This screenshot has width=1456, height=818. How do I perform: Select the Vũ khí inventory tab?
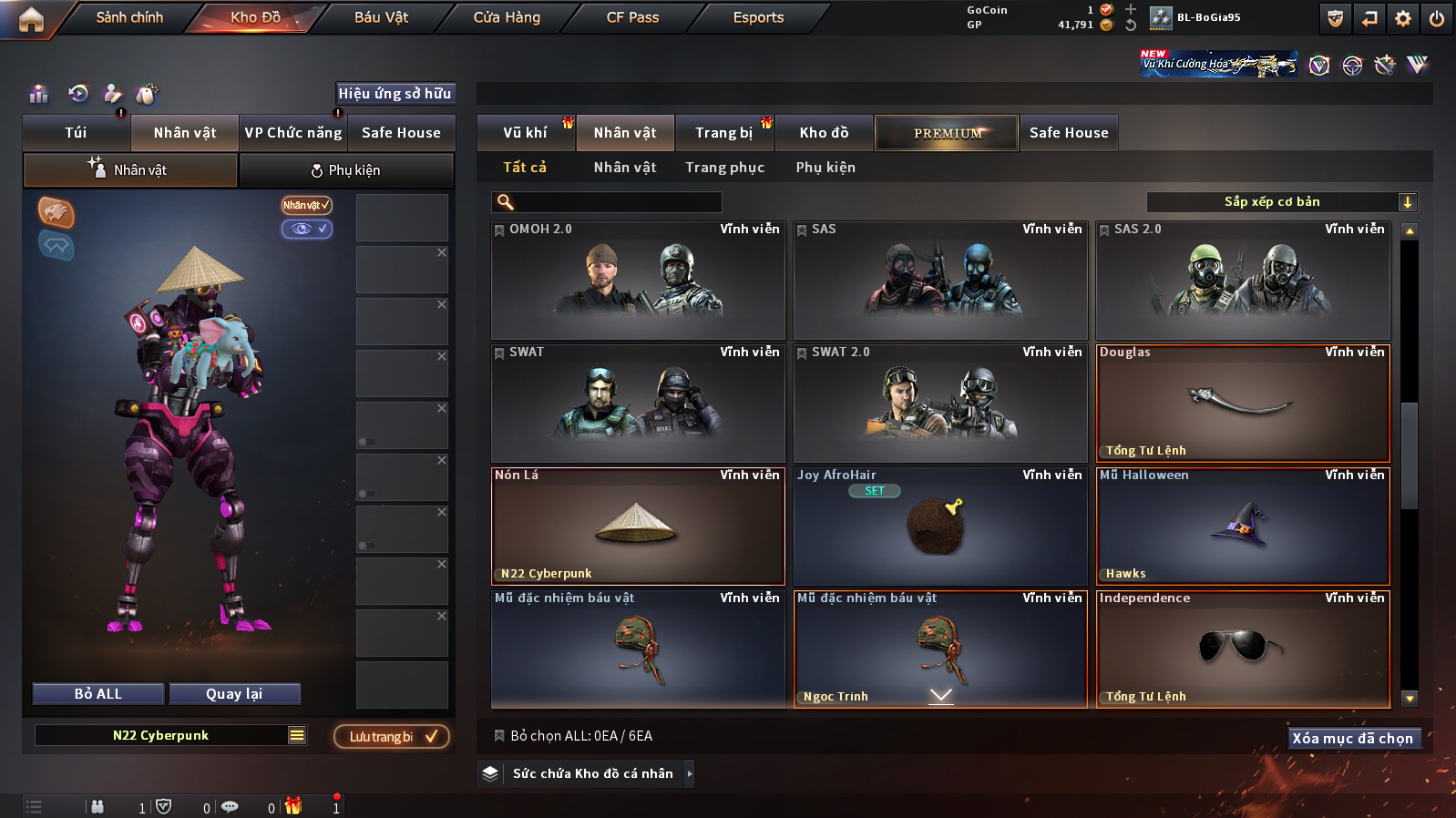click(x=526, y=133)
